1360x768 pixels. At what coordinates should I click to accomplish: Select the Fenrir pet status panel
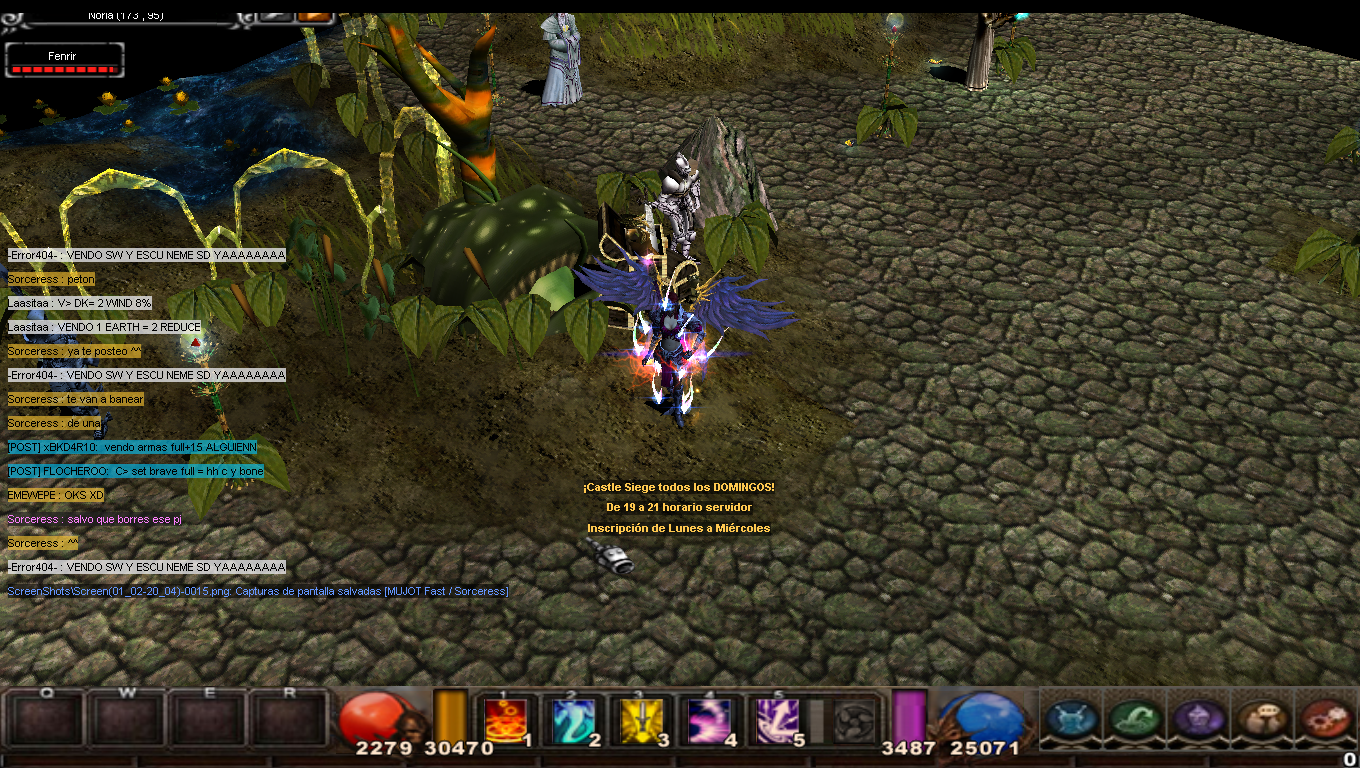click(64, 60)
